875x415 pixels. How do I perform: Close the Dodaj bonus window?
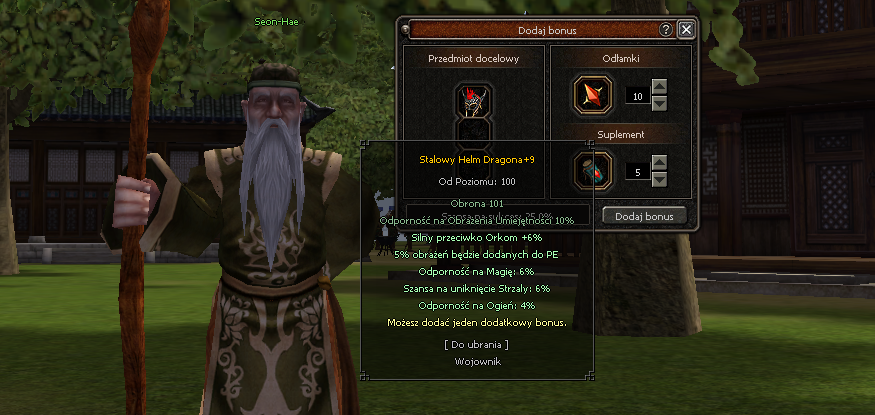click(x=686, y=30)
